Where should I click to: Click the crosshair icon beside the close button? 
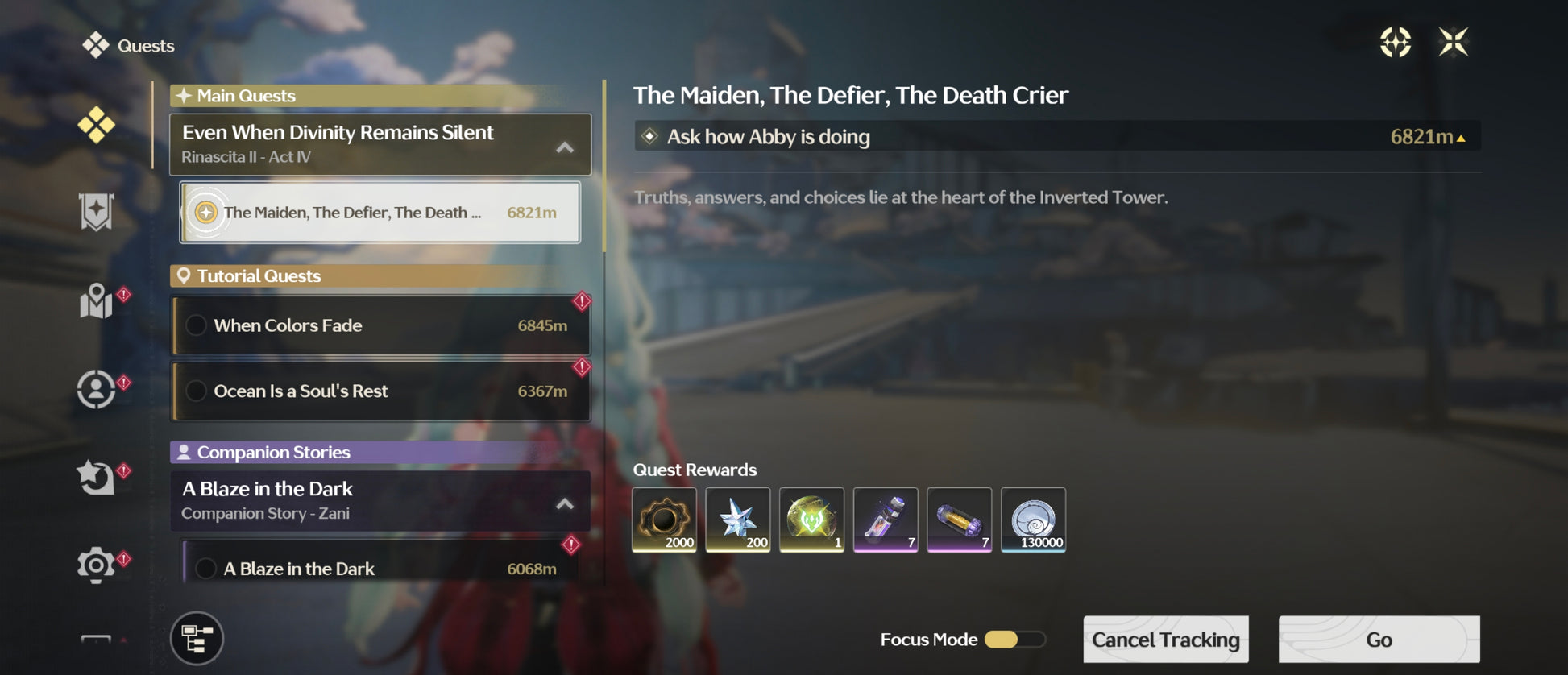(1395, 42)
